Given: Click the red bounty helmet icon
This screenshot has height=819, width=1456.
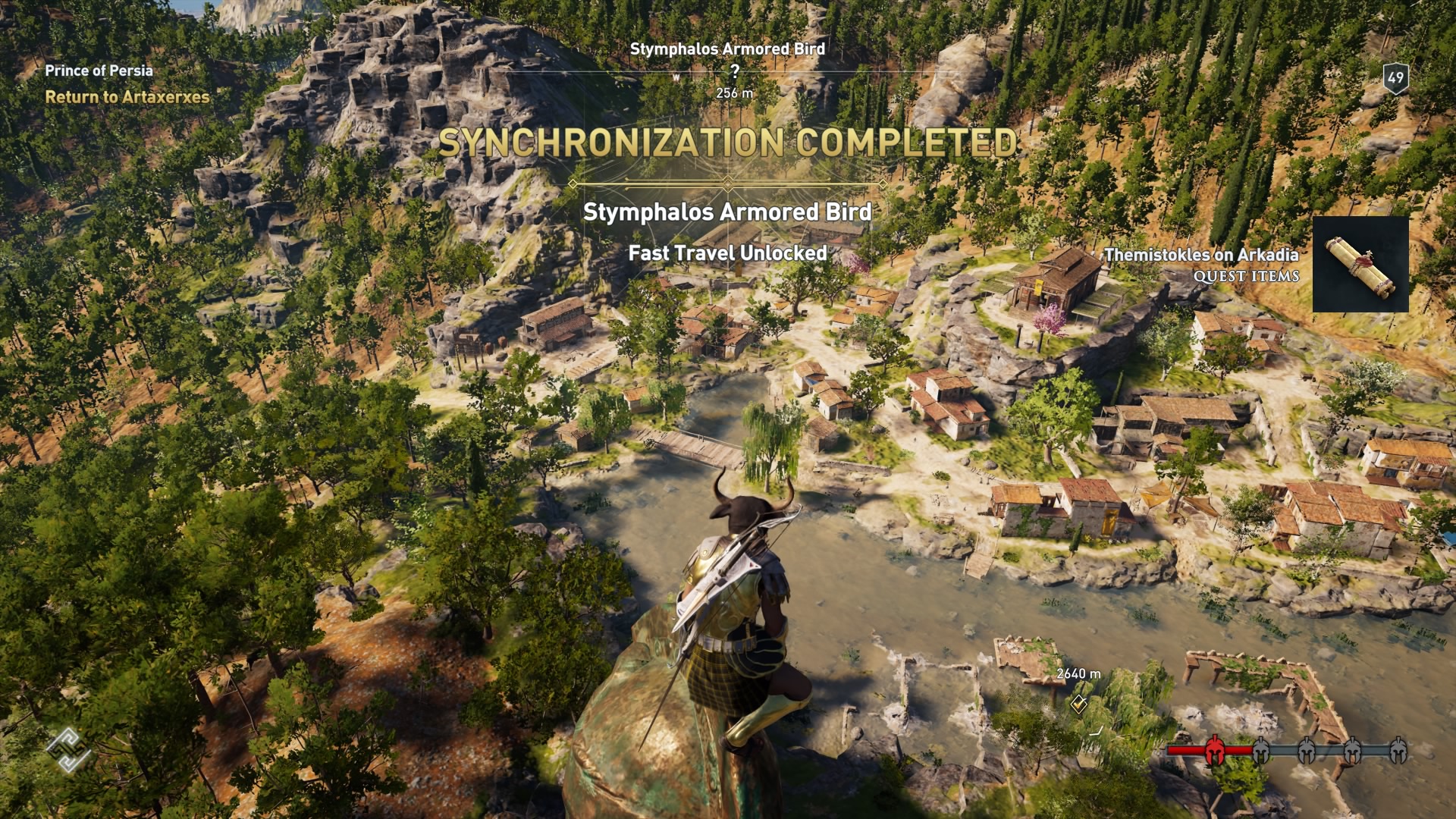Looking at the screenshot, I should coord(1213,750).
